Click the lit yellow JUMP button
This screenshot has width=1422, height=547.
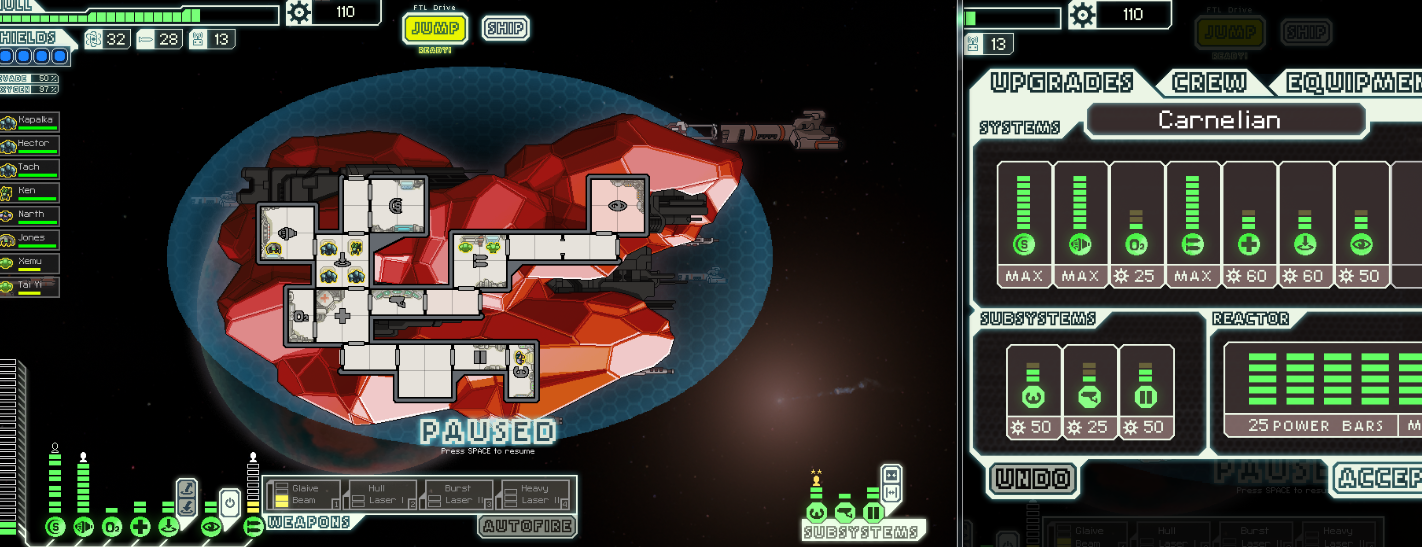pos(435,29)
